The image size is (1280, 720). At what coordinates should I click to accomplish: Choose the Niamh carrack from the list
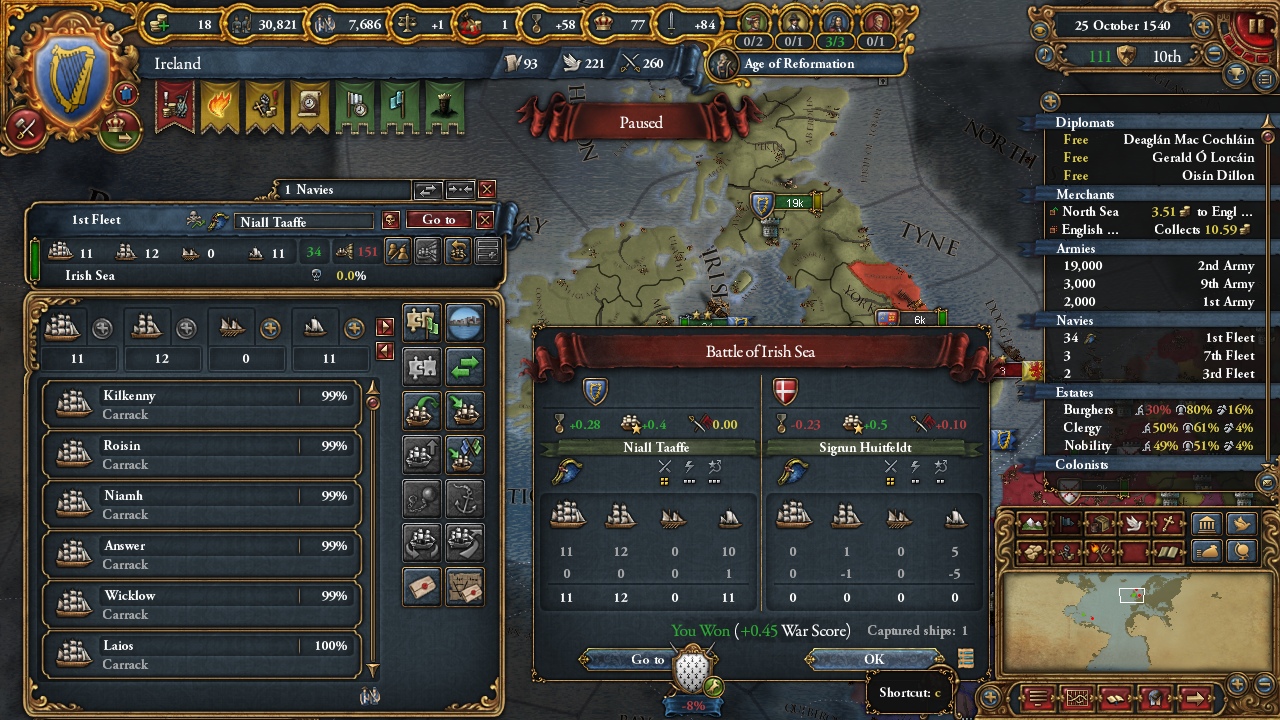coord(201,505)
